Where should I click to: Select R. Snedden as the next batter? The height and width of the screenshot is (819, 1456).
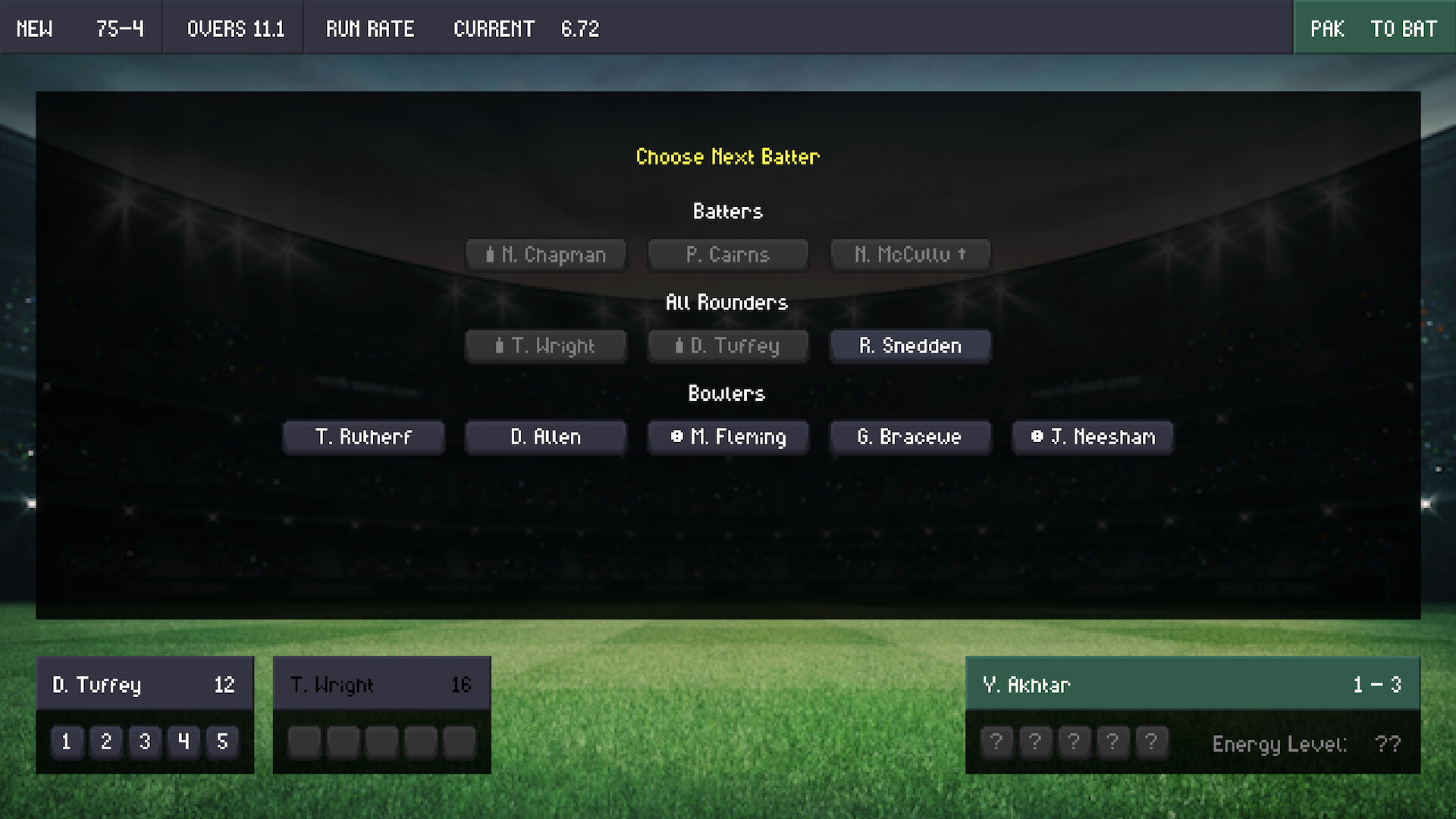(910, 346)
